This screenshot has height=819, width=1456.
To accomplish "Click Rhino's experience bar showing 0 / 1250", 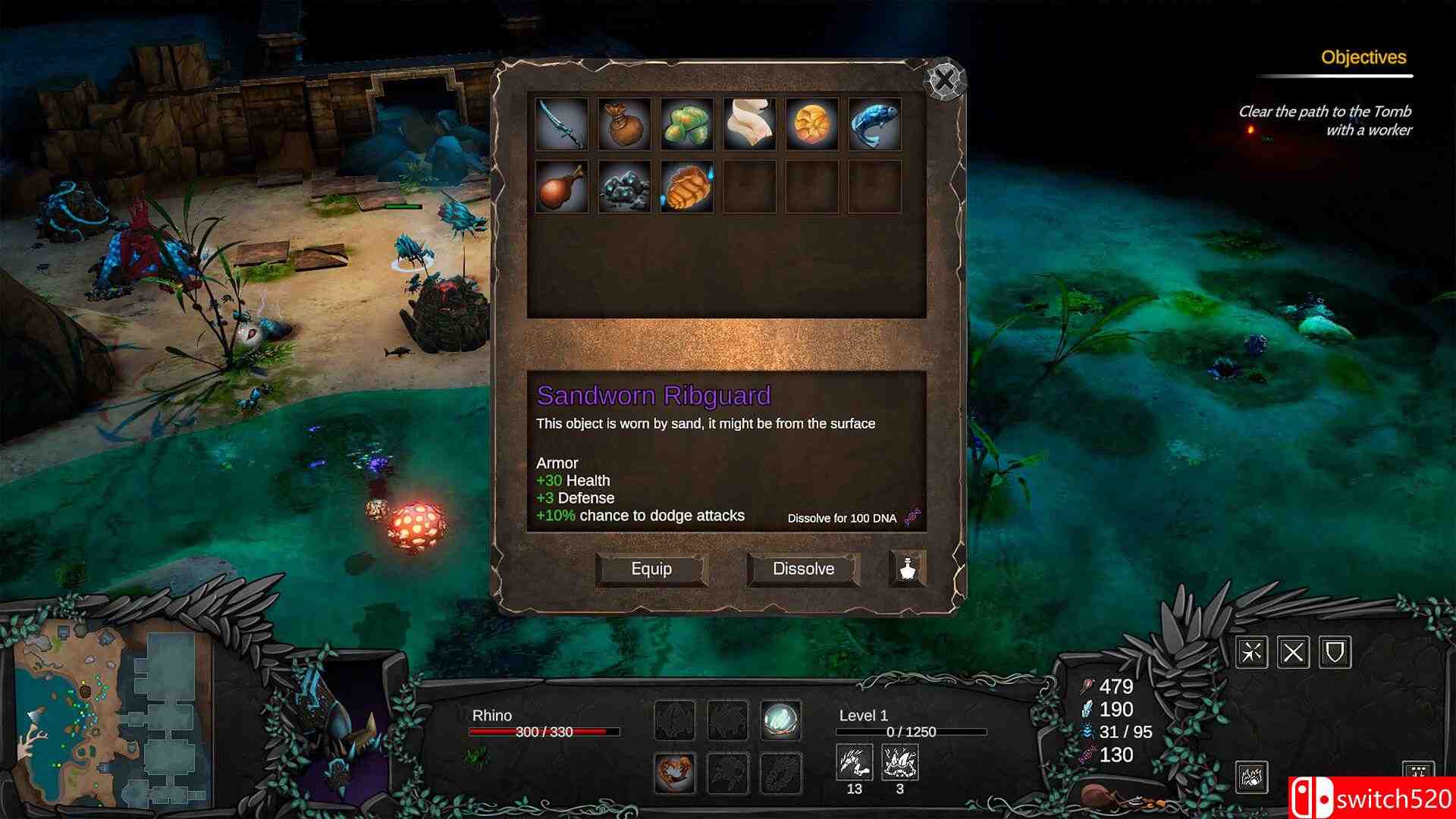I will [x=910, y=733].
